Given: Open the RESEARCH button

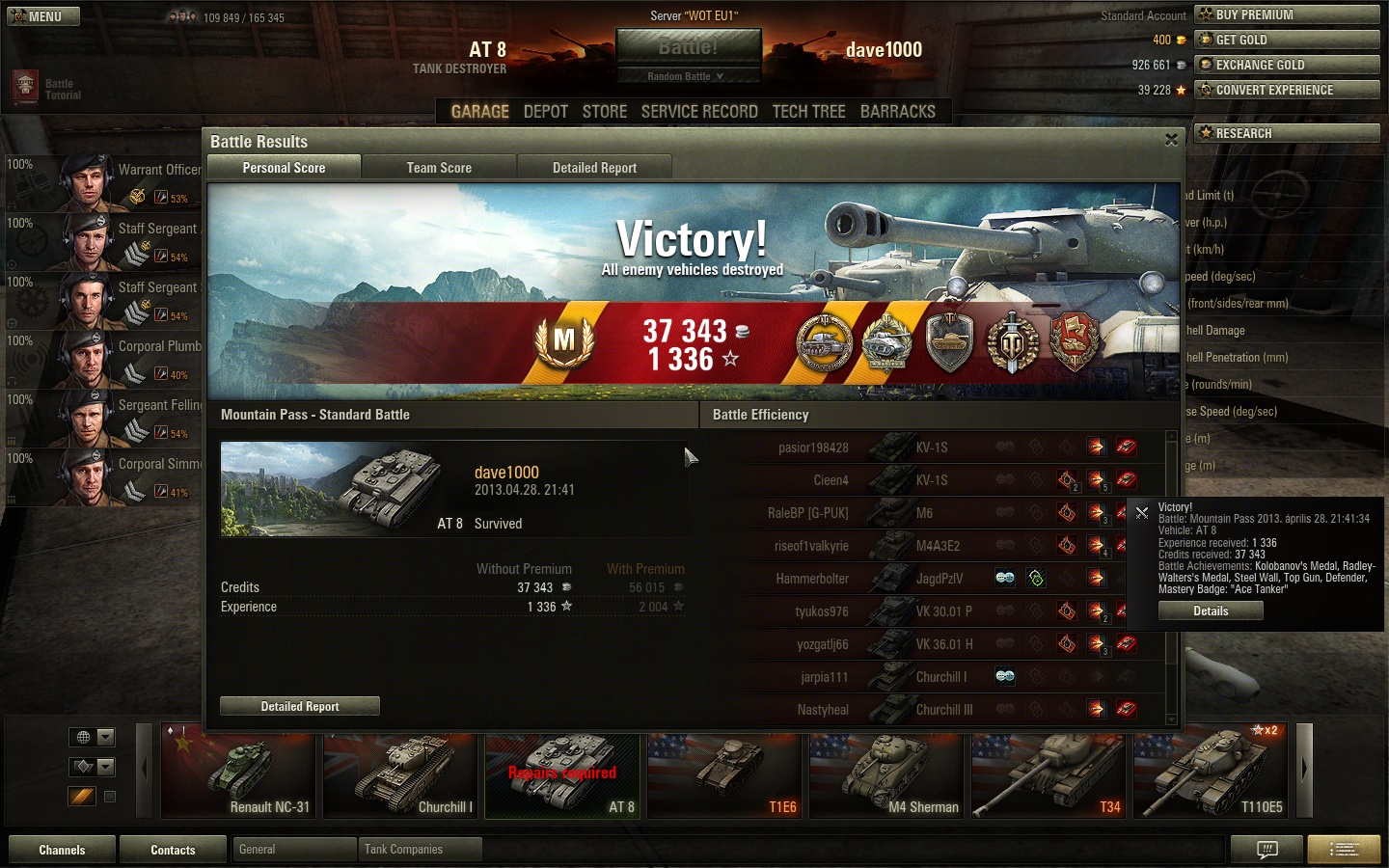Looking at the screenshot, I should [1287, 133].
